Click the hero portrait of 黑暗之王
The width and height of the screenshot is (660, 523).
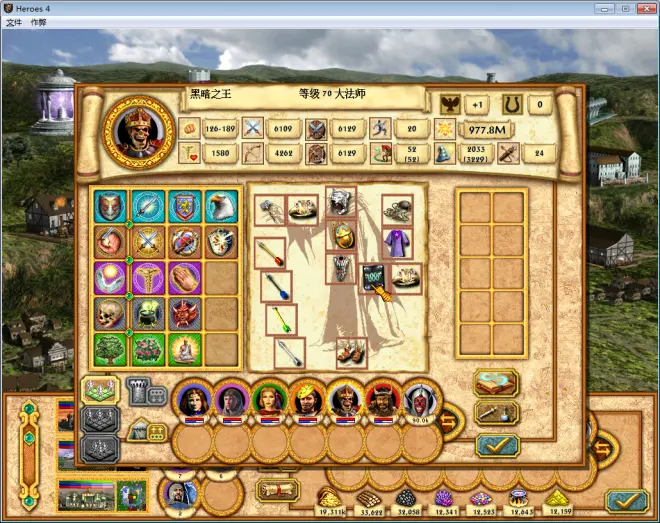[139, 131]
